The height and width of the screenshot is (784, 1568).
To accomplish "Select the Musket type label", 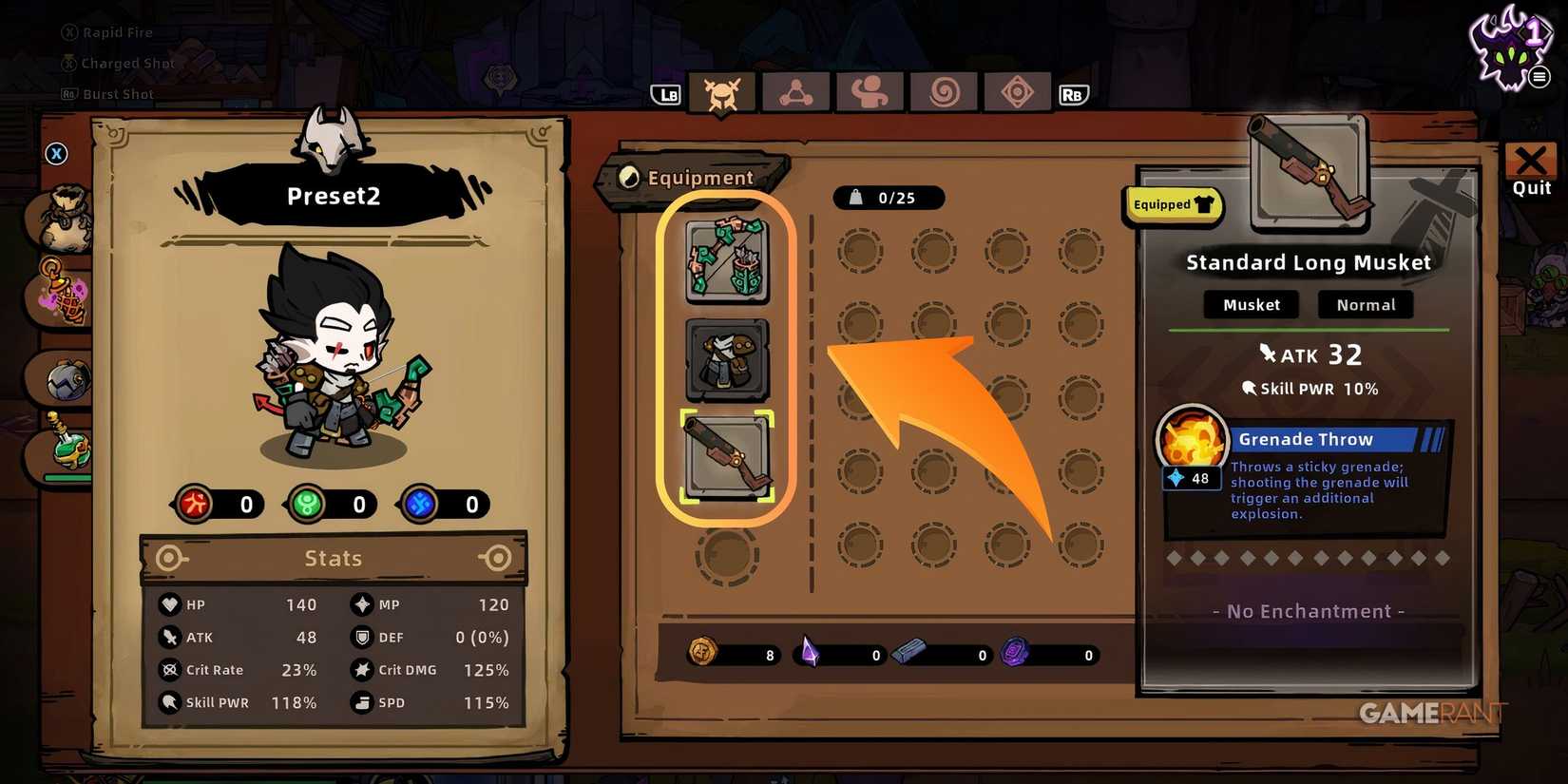I will tap(1251, 304).
